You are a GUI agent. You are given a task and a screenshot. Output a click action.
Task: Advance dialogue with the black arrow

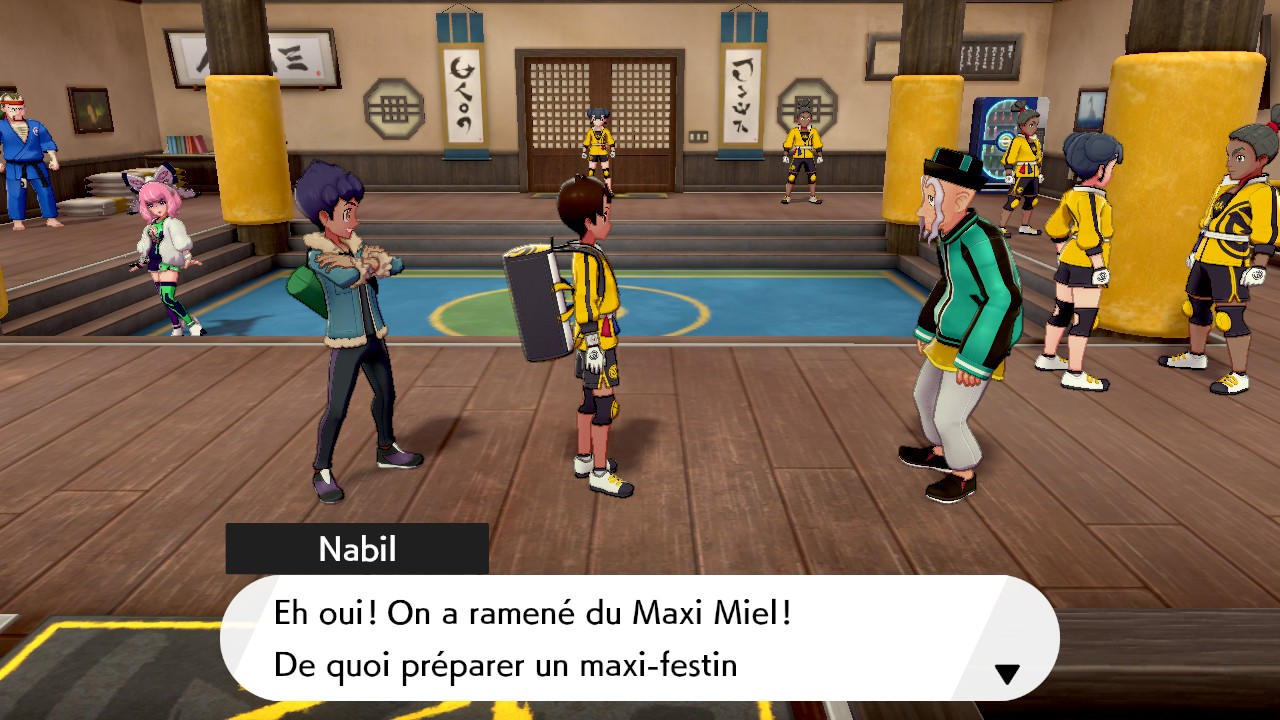[x=1007, y=674]
